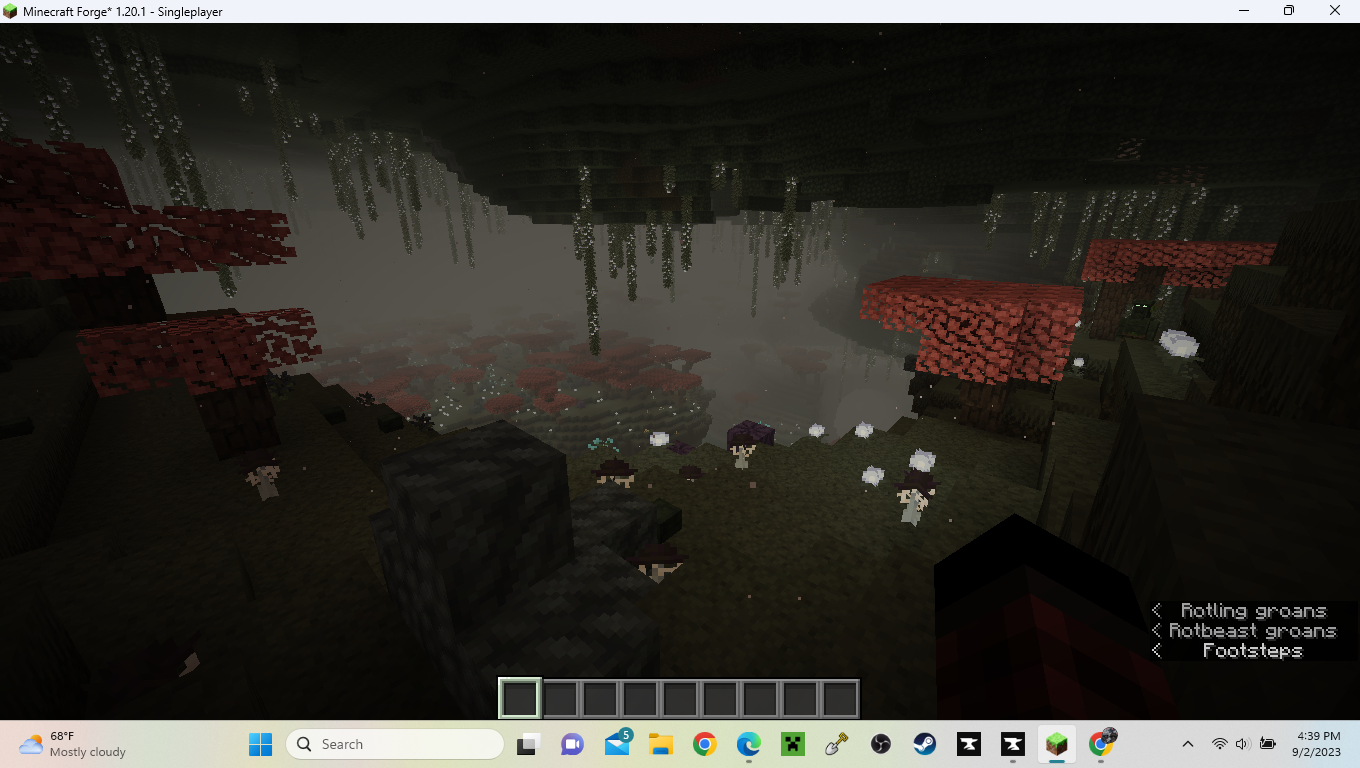
Task: Open the calendar via the clock
Action: coord(1318,744)
